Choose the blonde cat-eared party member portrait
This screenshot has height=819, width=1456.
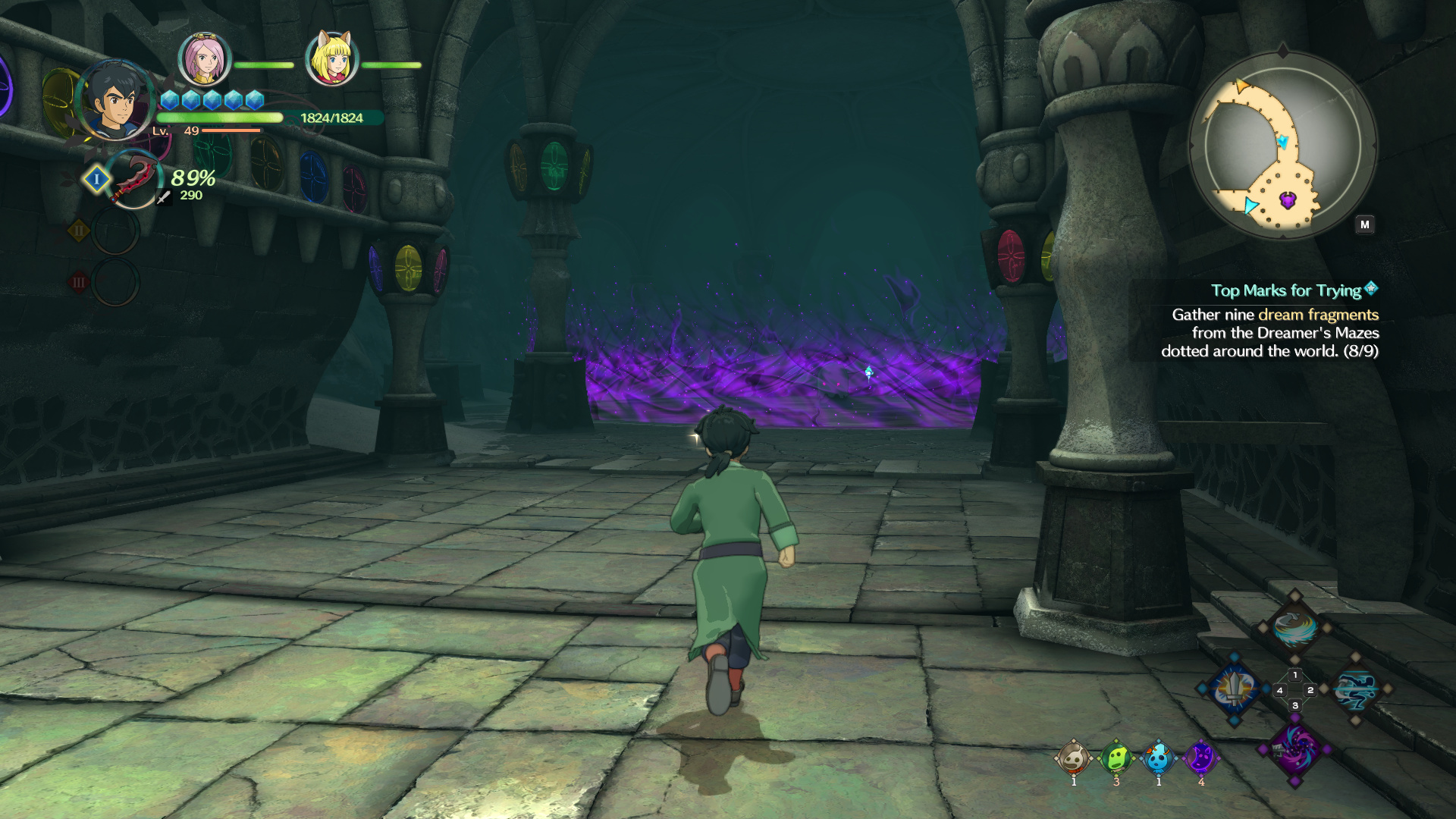(x=331, y=59)
